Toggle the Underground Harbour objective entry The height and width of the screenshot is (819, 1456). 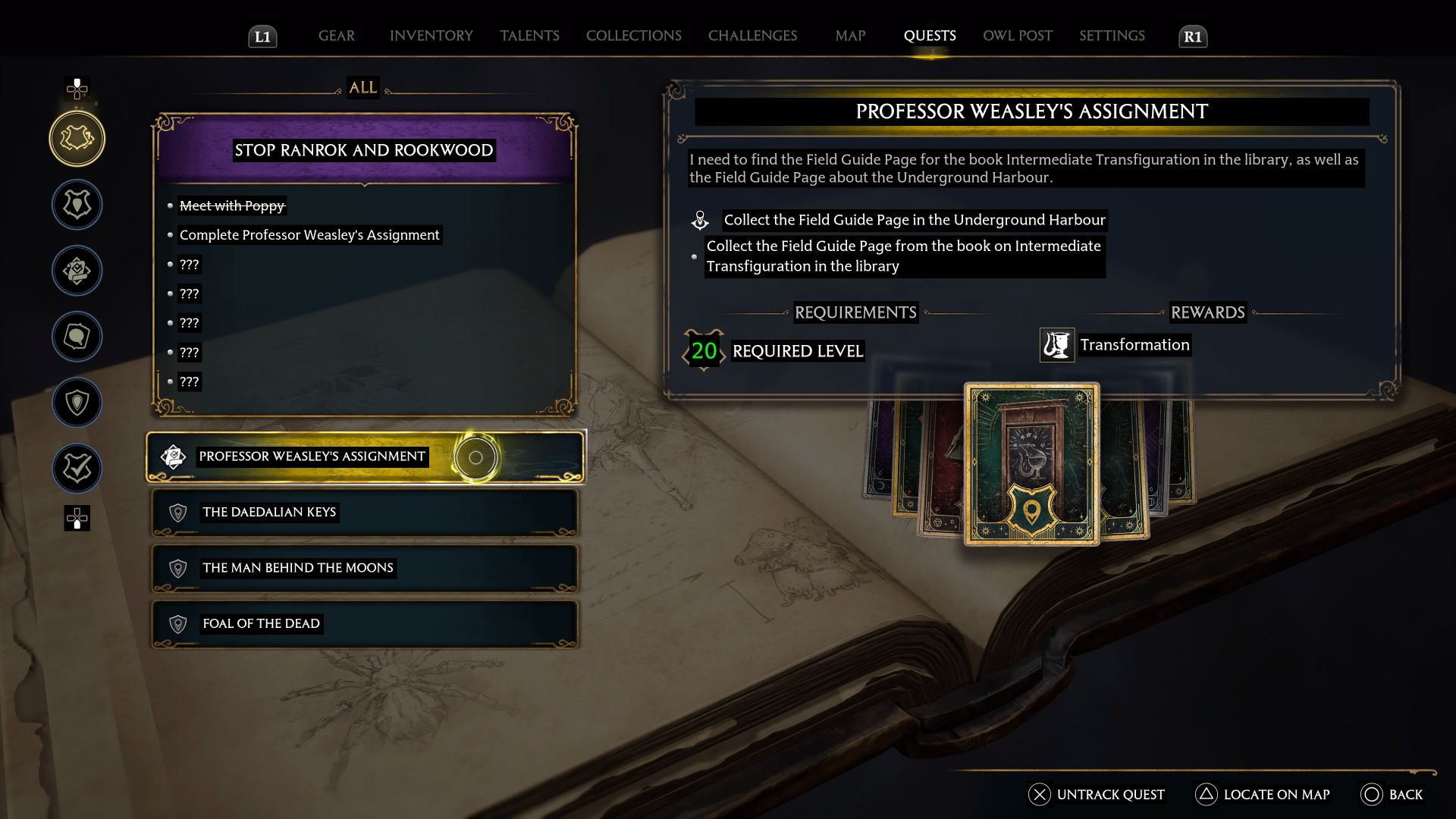tap(914, 221)
